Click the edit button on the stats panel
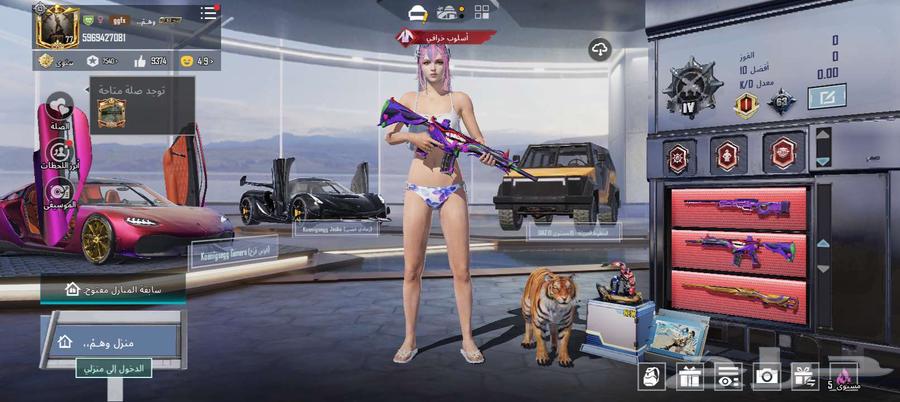 tap(827, 97)
